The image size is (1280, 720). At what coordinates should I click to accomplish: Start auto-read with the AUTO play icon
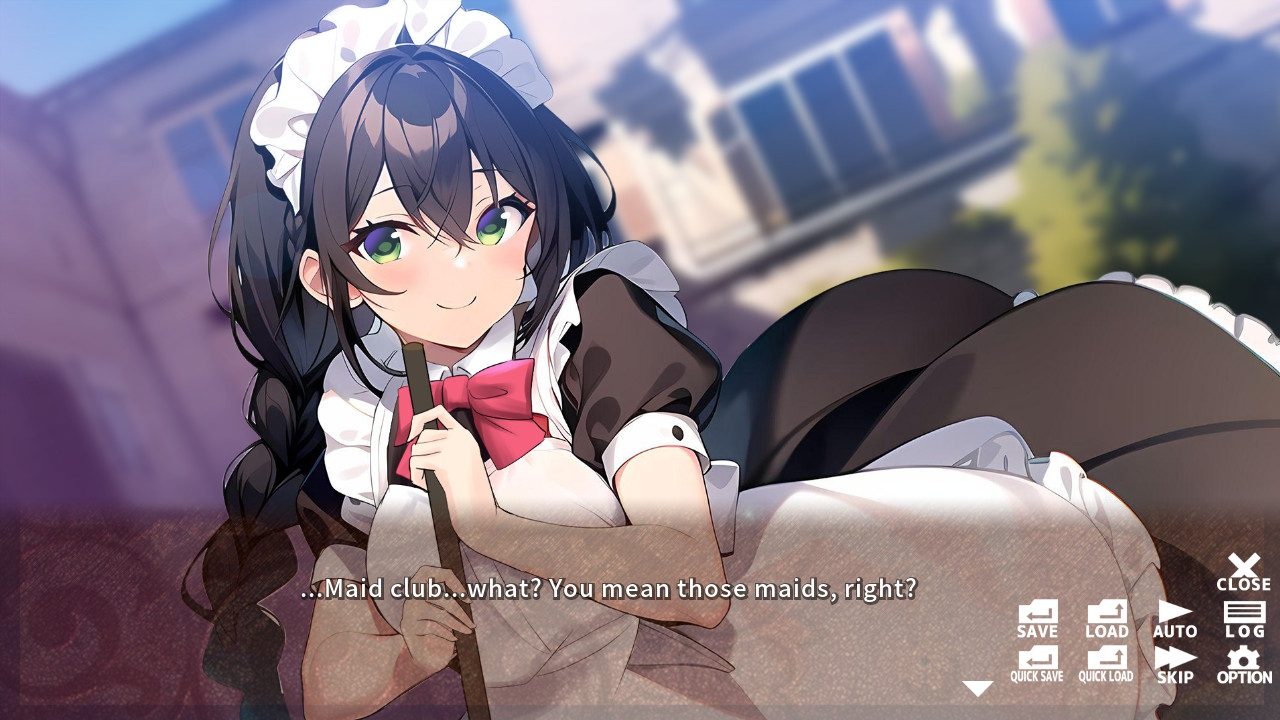1174,612
